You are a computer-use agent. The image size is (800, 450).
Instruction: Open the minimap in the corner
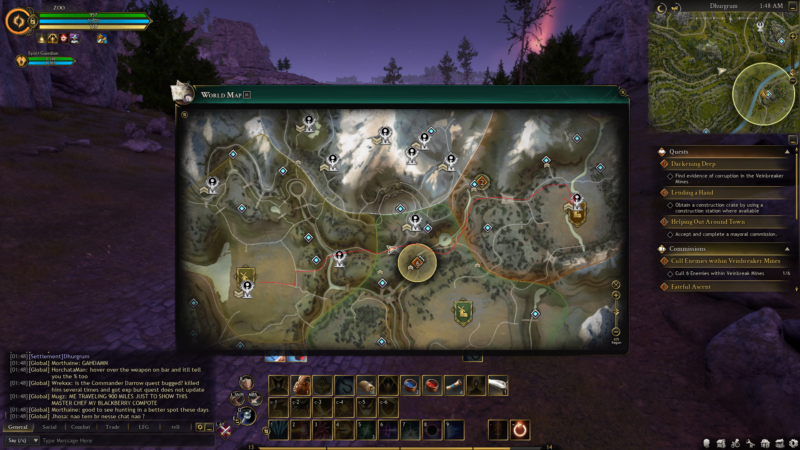pos(722,68)
